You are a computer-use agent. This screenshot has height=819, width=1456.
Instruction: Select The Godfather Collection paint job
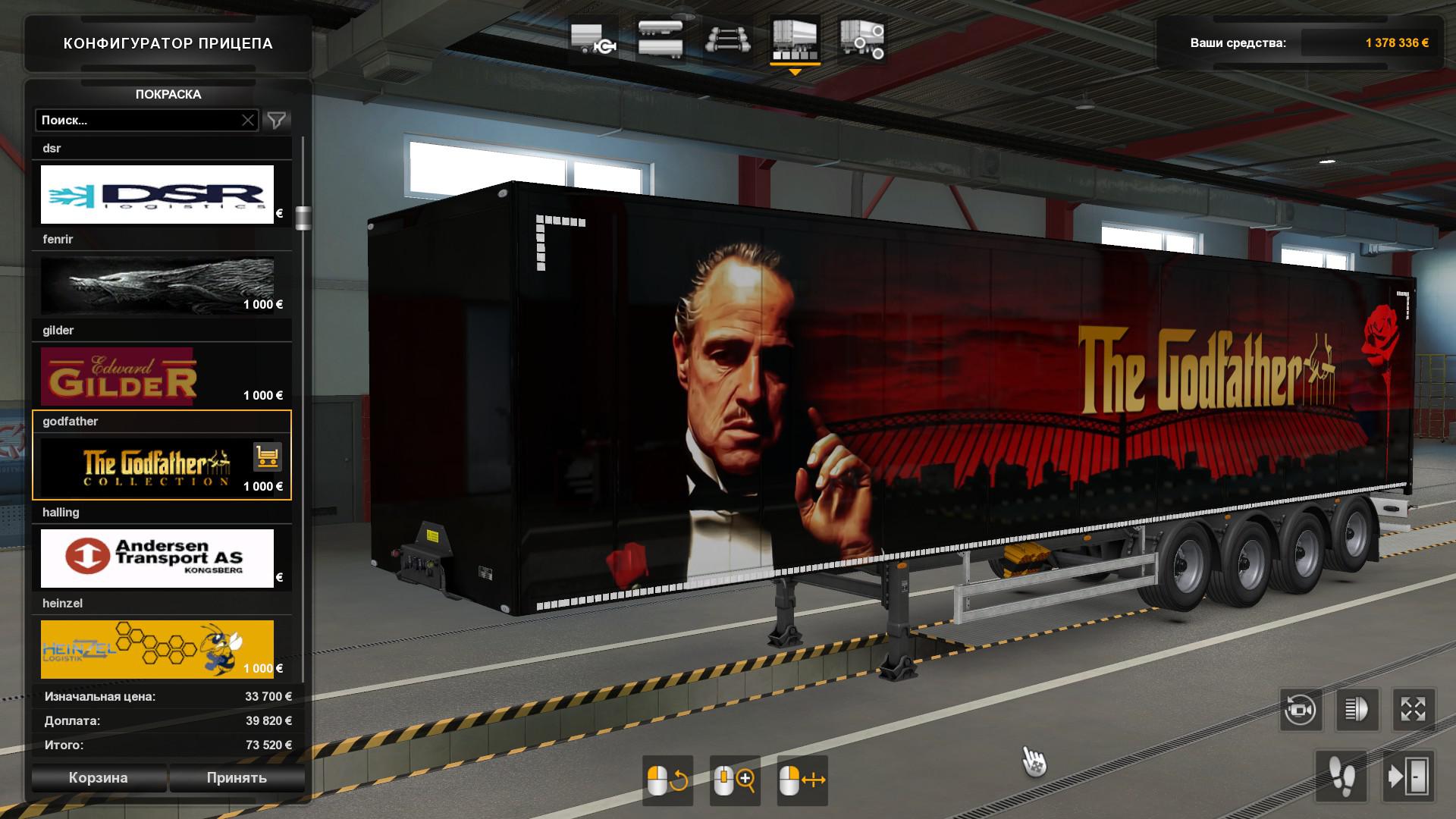point(144,467)
